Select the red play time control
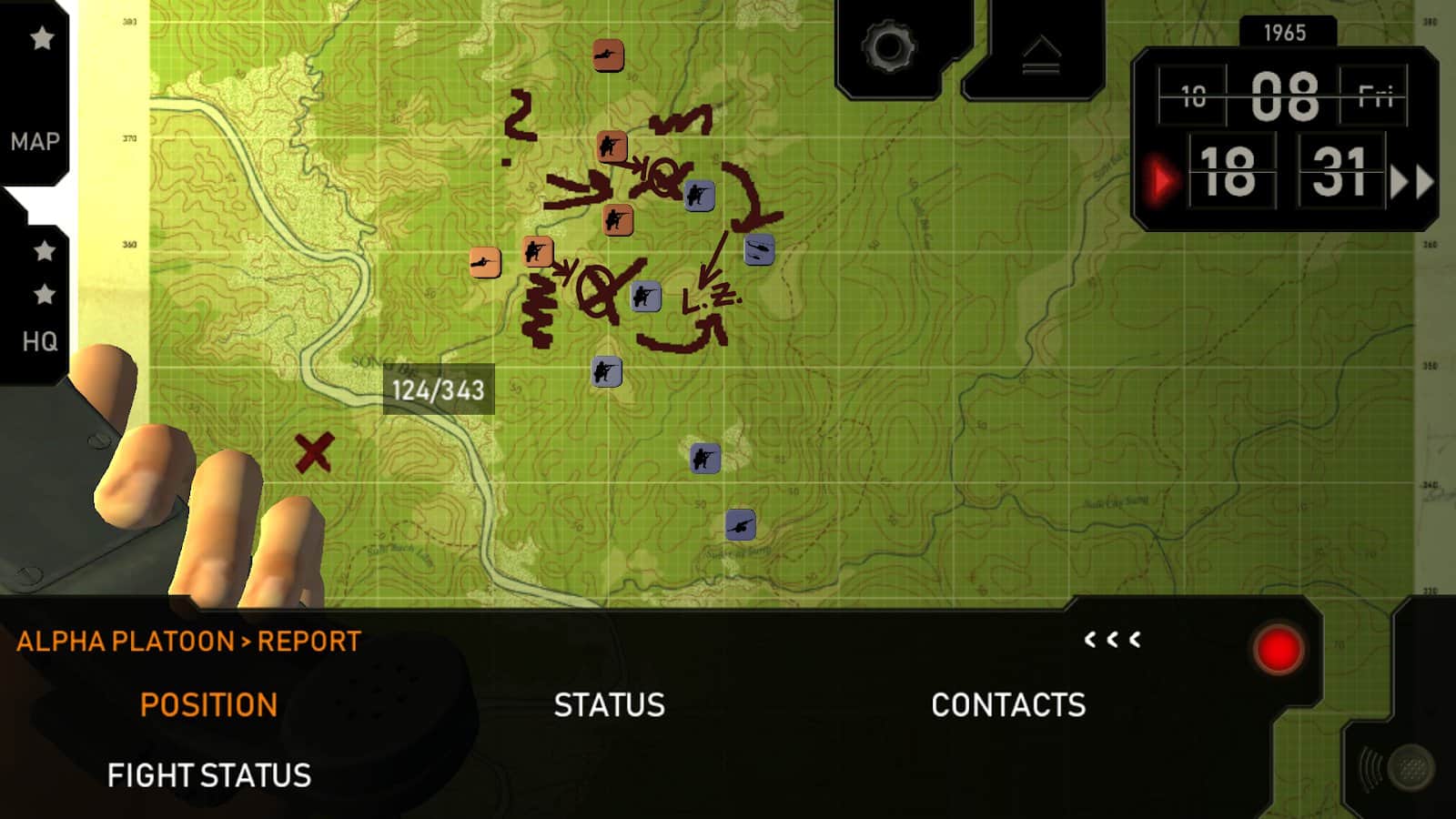1456x819 pixels. (x=1160, y=181)
